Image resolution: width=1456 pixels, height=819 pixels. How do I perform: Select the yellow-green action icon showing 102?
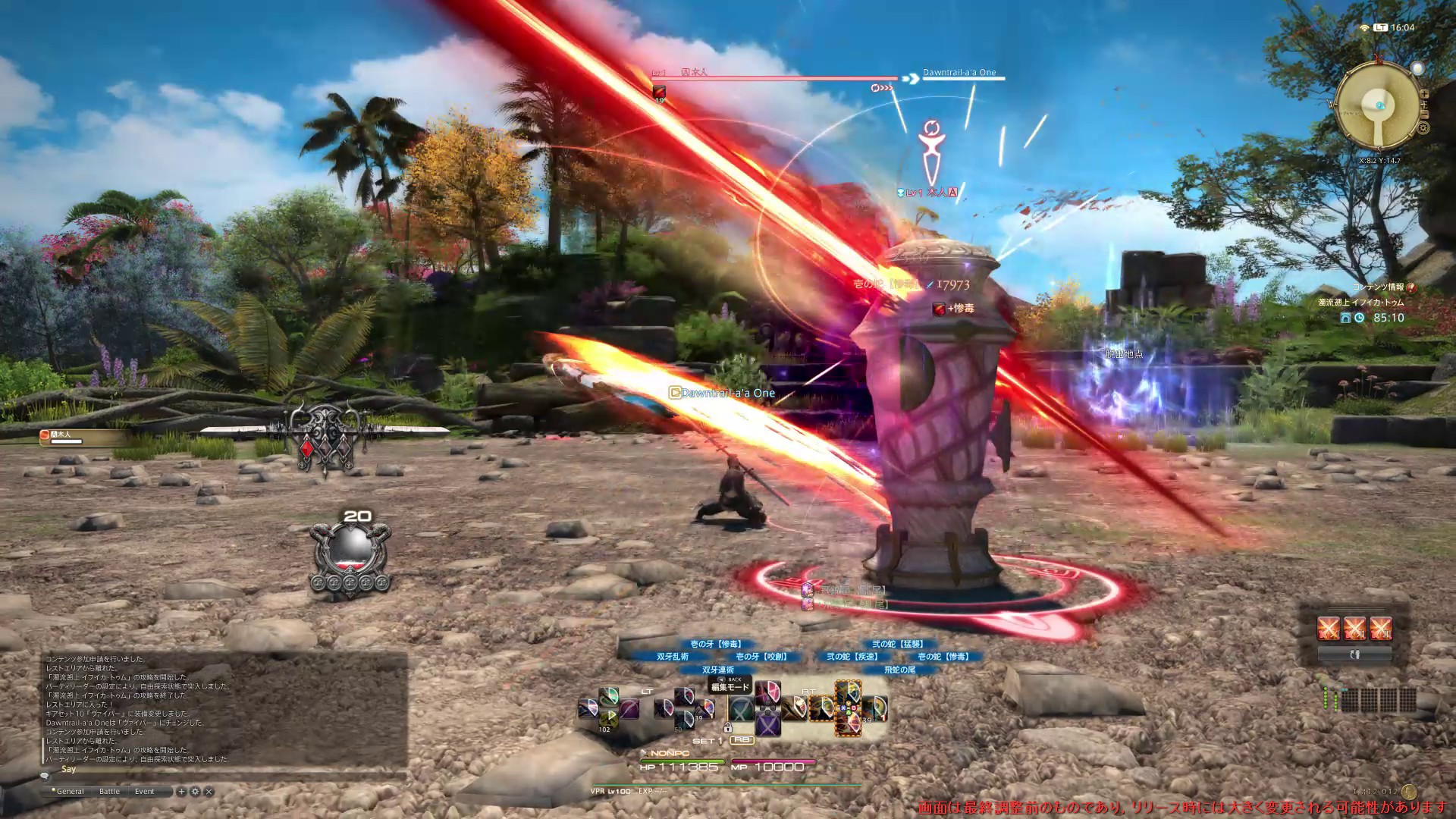608,719
